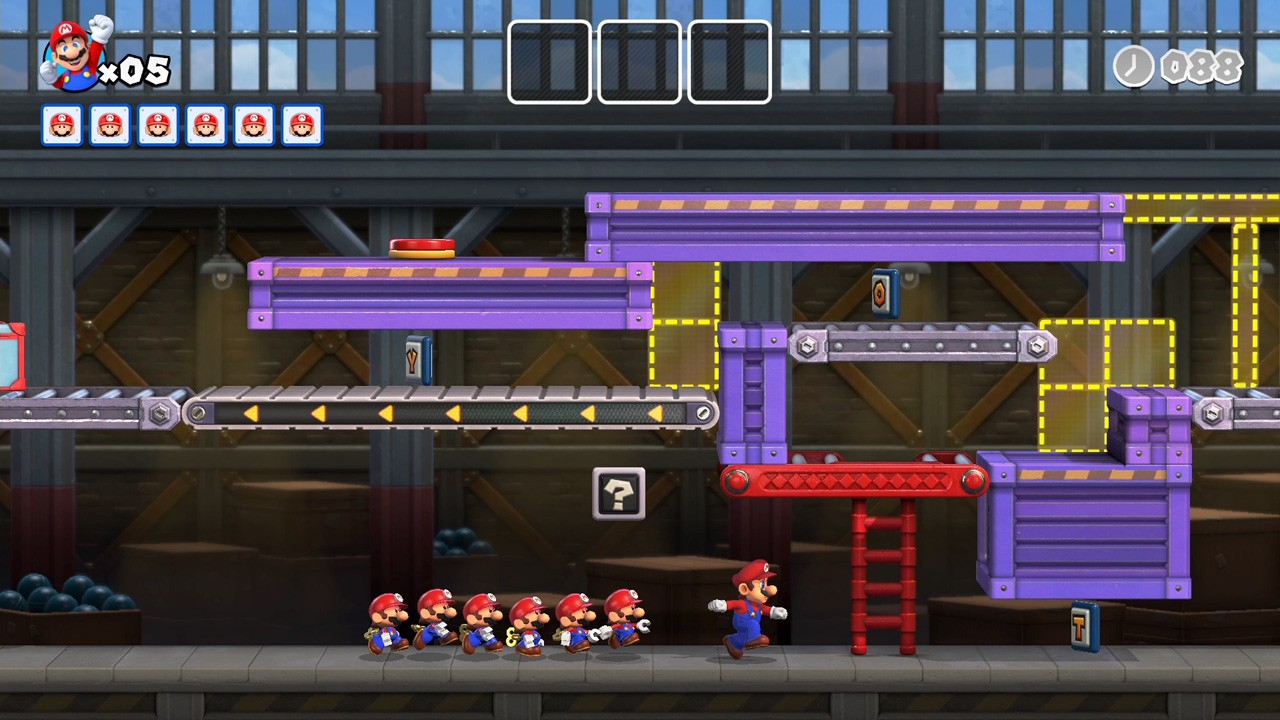Click the question mark block
The image size is (1280, 720).
click(618, 493)
